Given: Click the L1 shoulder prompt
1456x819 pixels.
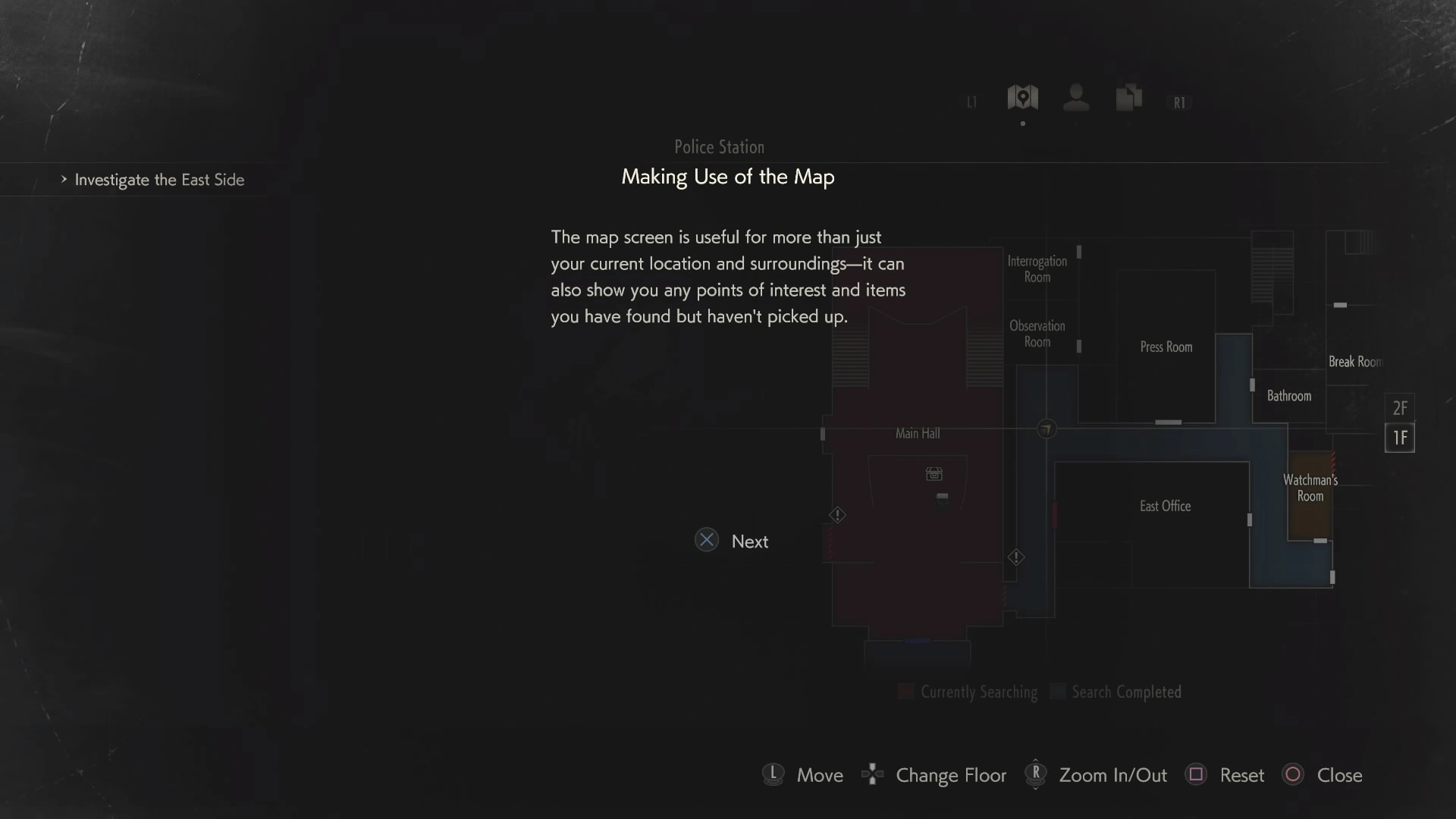Looking at the screenshot, I should click(x=971, y=101).
